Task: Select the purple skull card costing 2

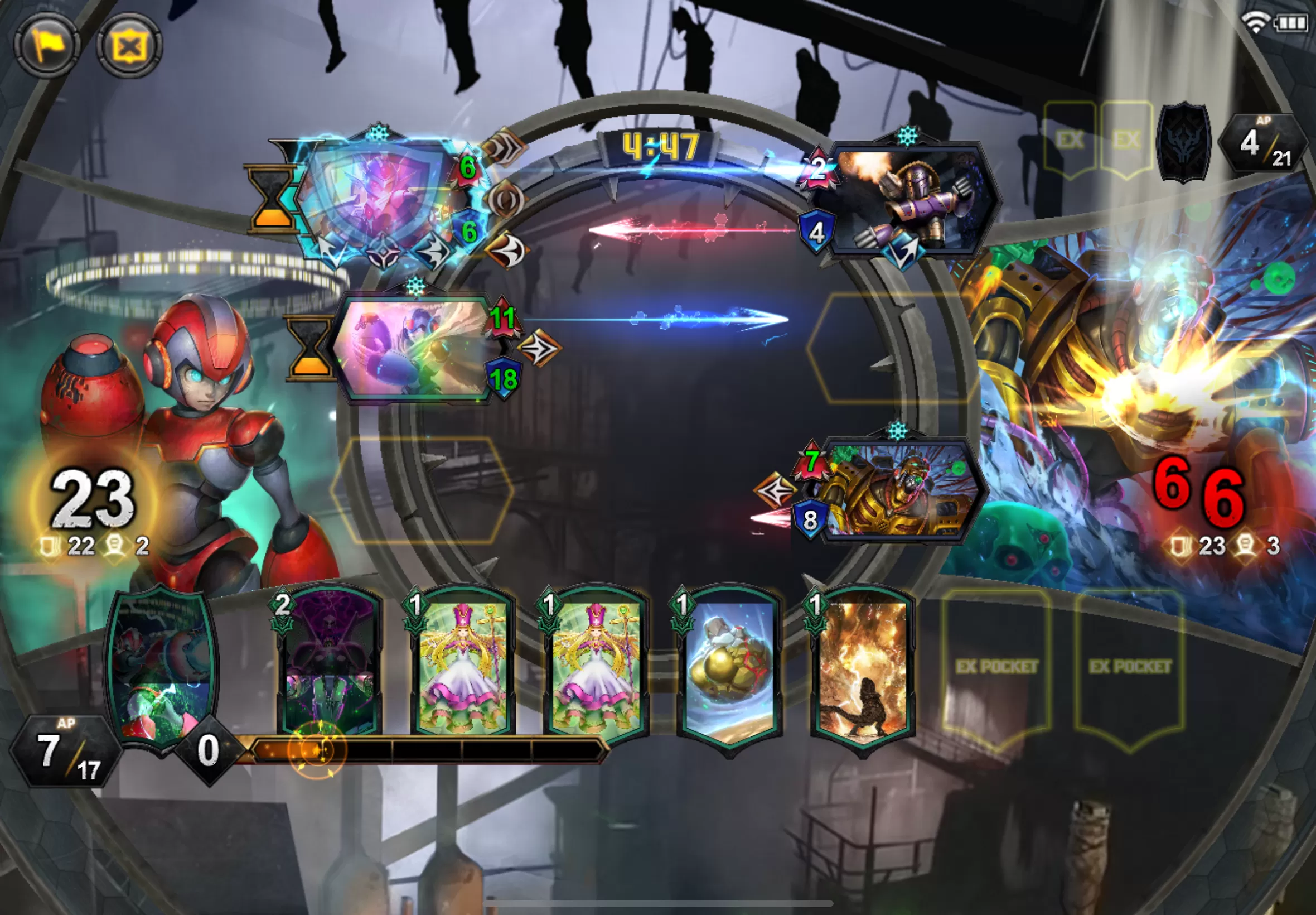Action: click(328, 665)
